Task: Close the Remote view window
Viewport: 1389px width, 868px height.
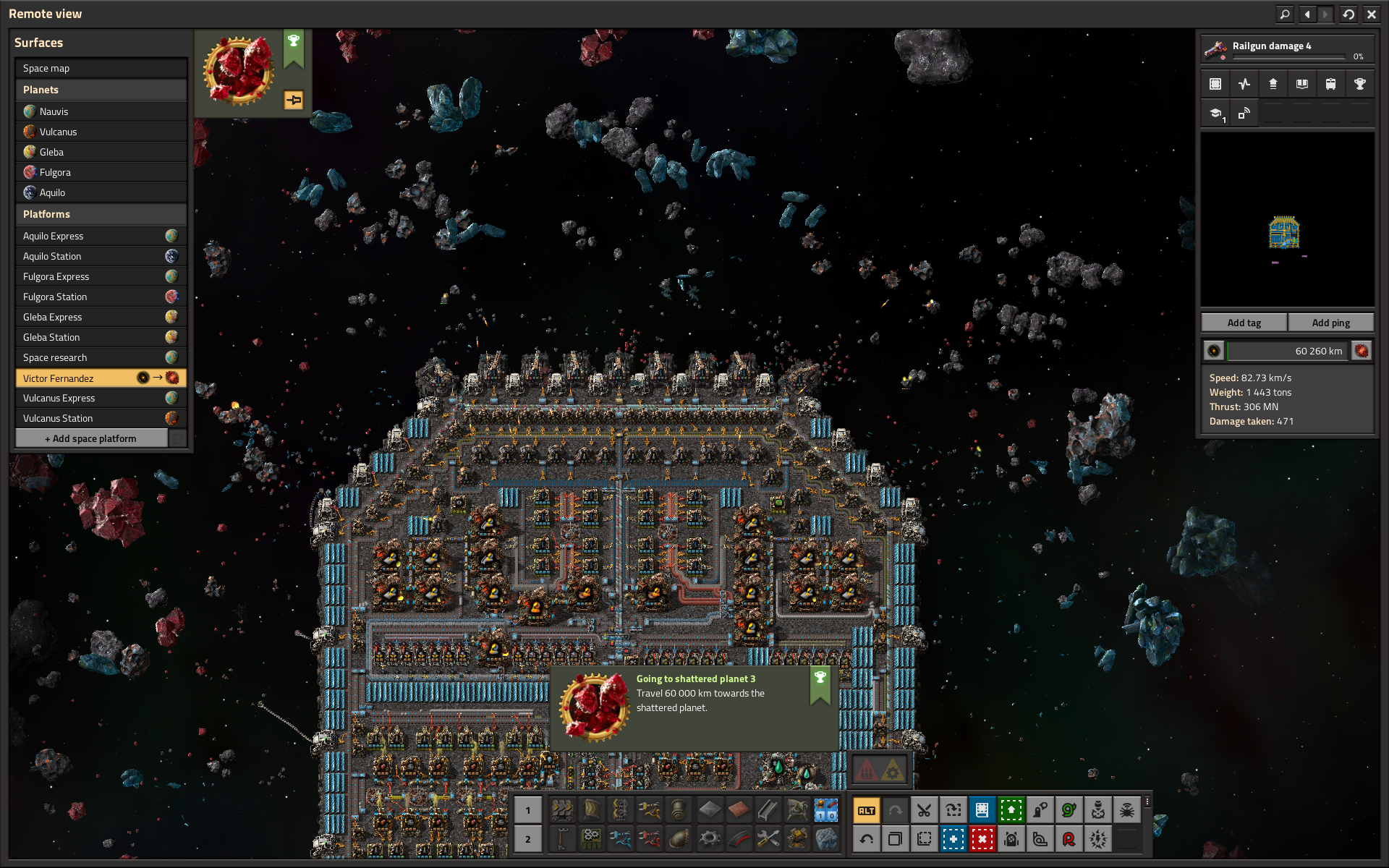Action: [1371, 14]
